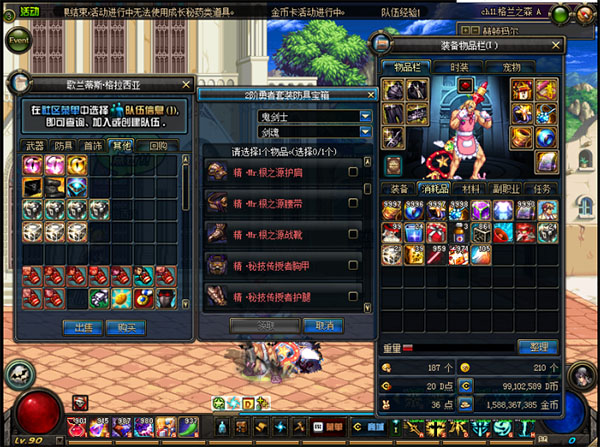Open the 宠物 pet tab

(510, 65)
